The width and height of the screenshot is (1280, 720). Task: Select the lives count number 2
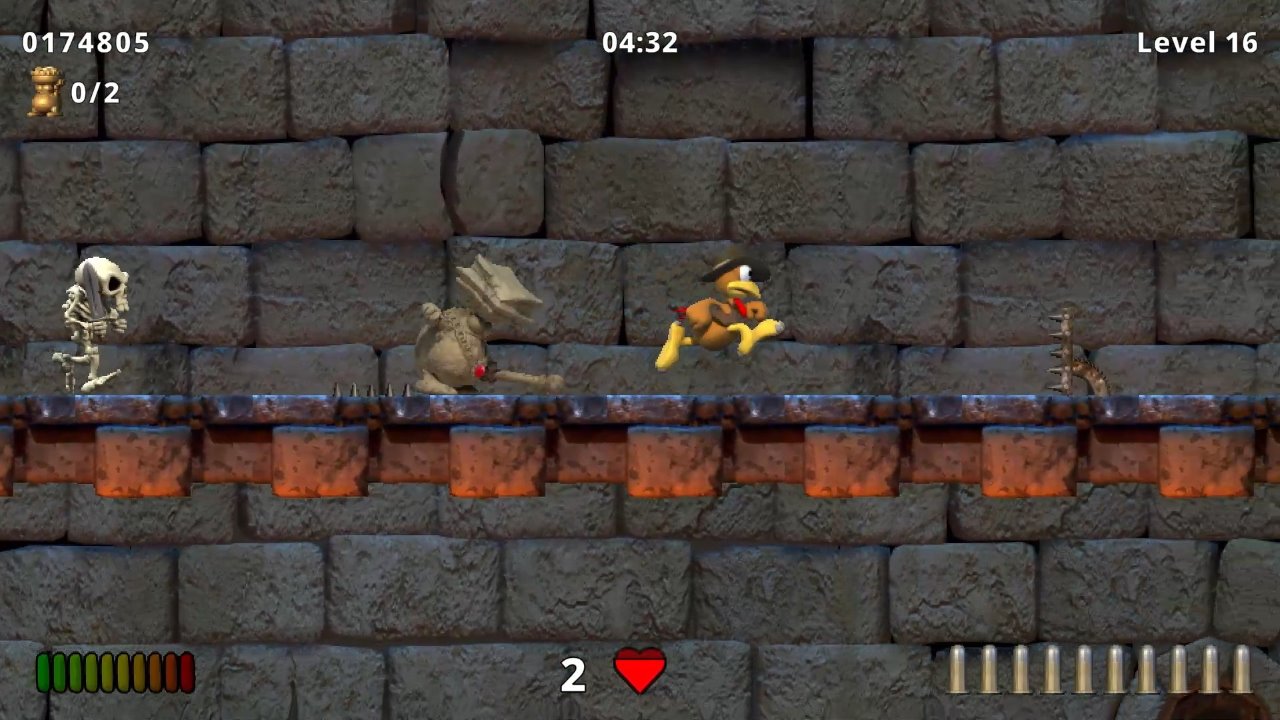click(574, 676)
